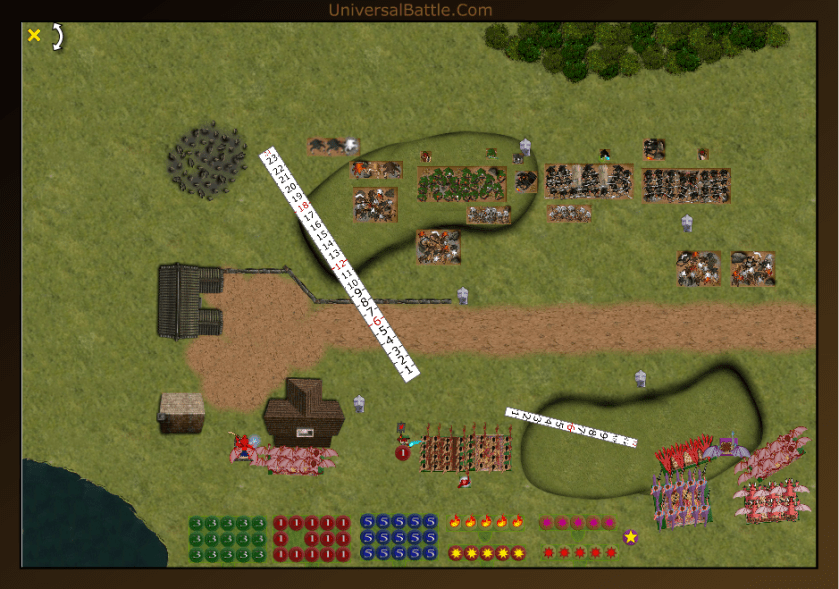The width and height of the screenshot is (839, 589).
Task: Select the long 23-mark measuring ruler
Action: coord(339,265)
